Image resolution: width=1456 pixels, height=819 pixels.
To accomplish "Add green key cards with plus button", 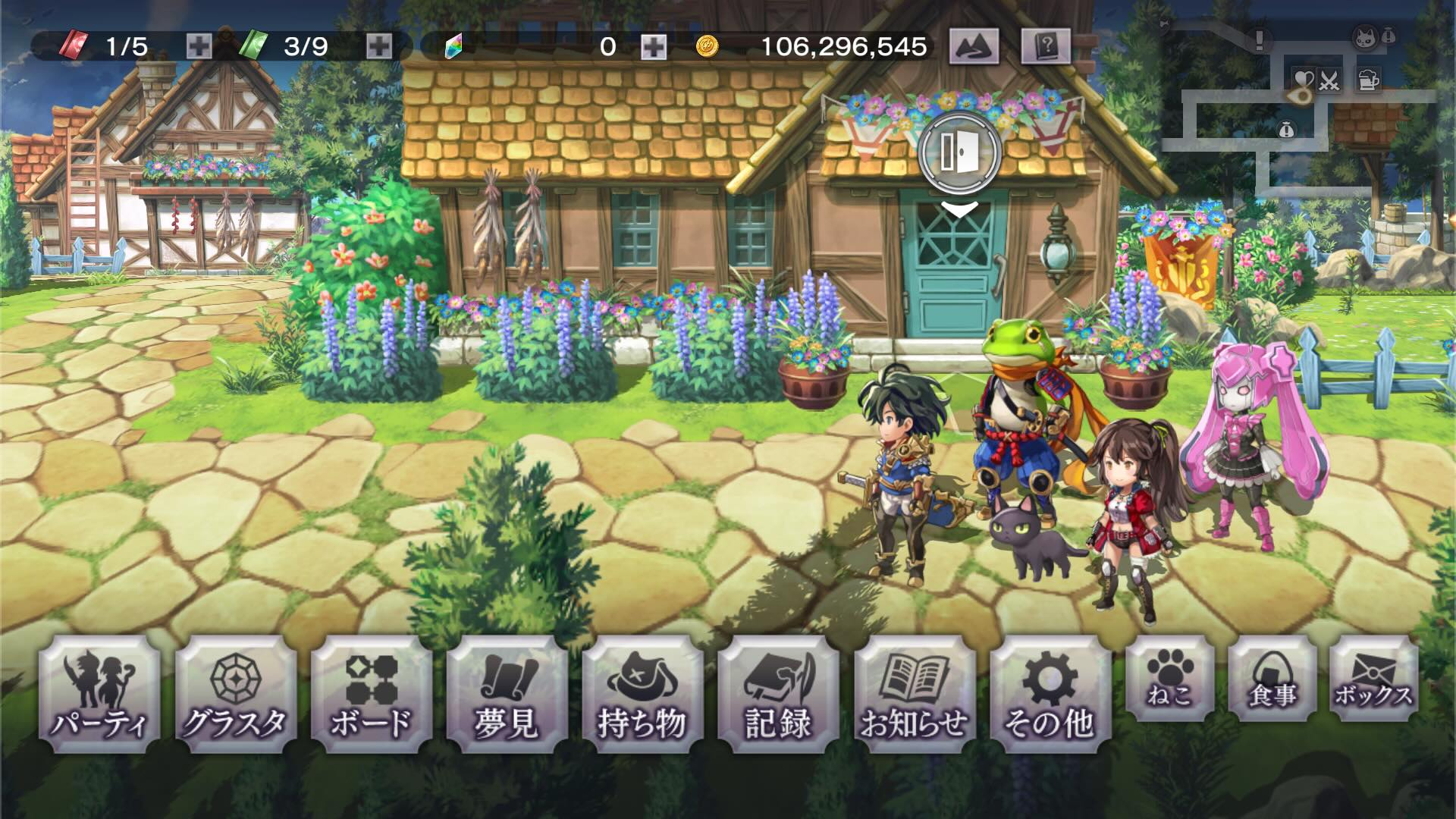I will click(x=379, y=47).
